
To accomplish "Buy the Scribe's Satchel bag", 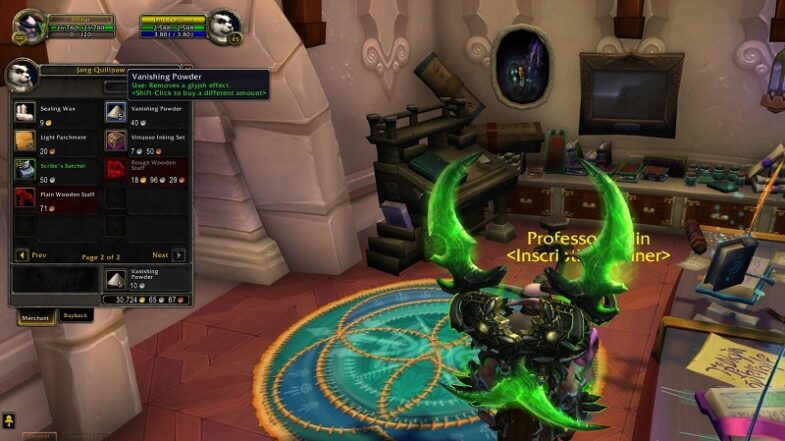I will pyautogui.click(x=25, y=170).
